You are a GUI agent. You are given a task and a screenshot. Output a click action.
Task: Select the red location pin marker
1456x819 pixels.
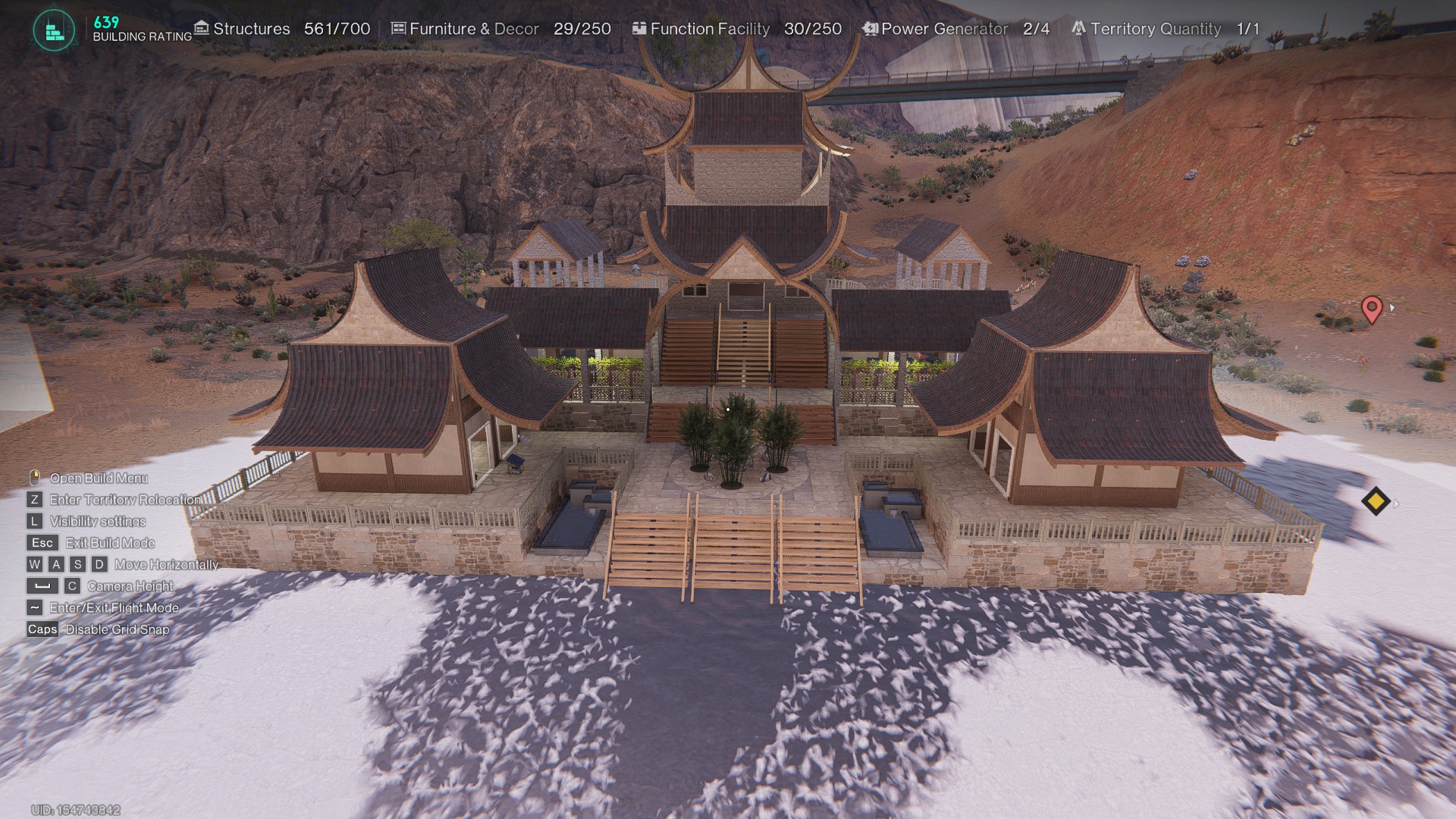[1371, 309]
